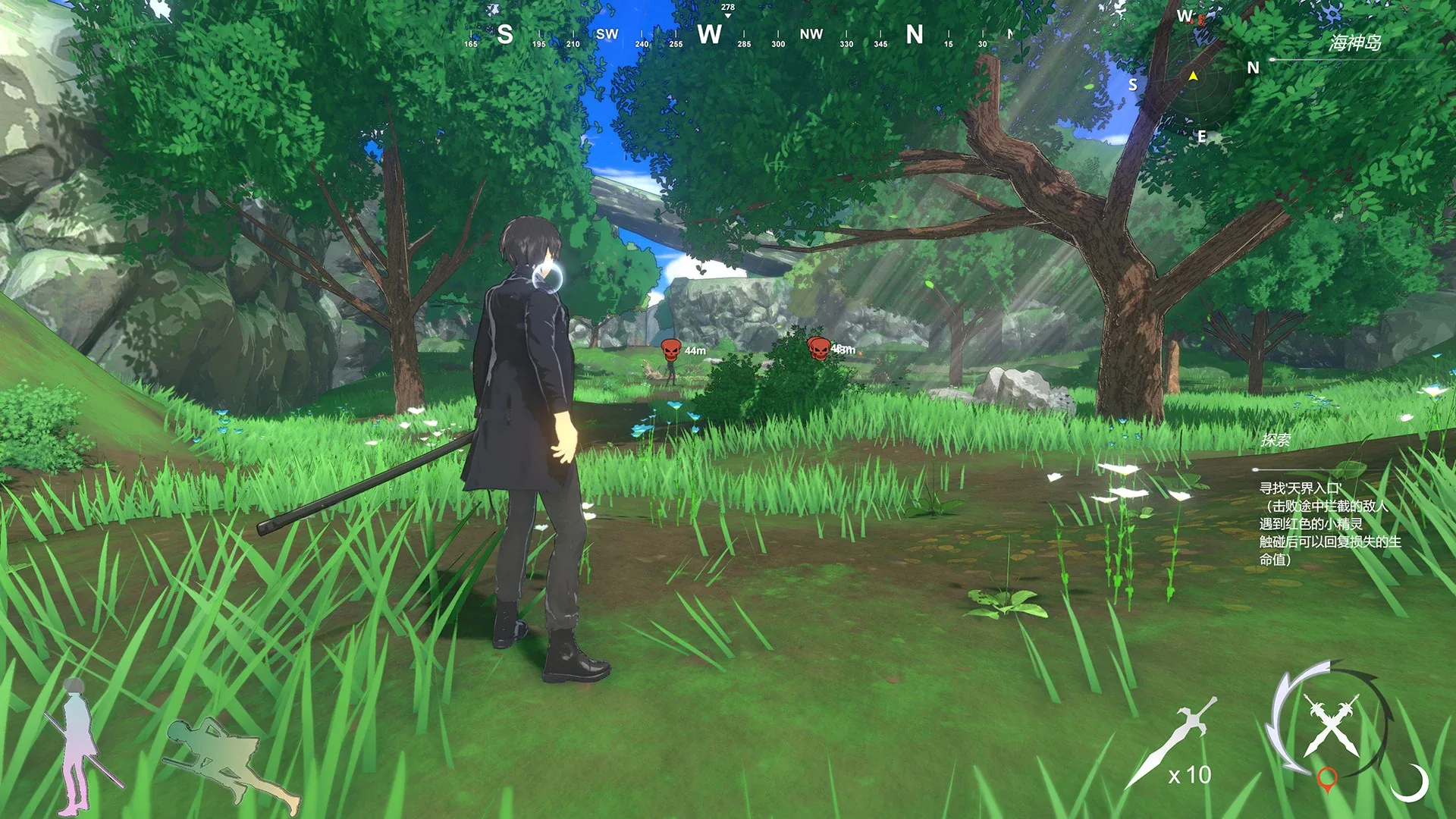Click the 48m enemy skull marker
Screen dimensions: 1456x819
click(x=820, y=349)
